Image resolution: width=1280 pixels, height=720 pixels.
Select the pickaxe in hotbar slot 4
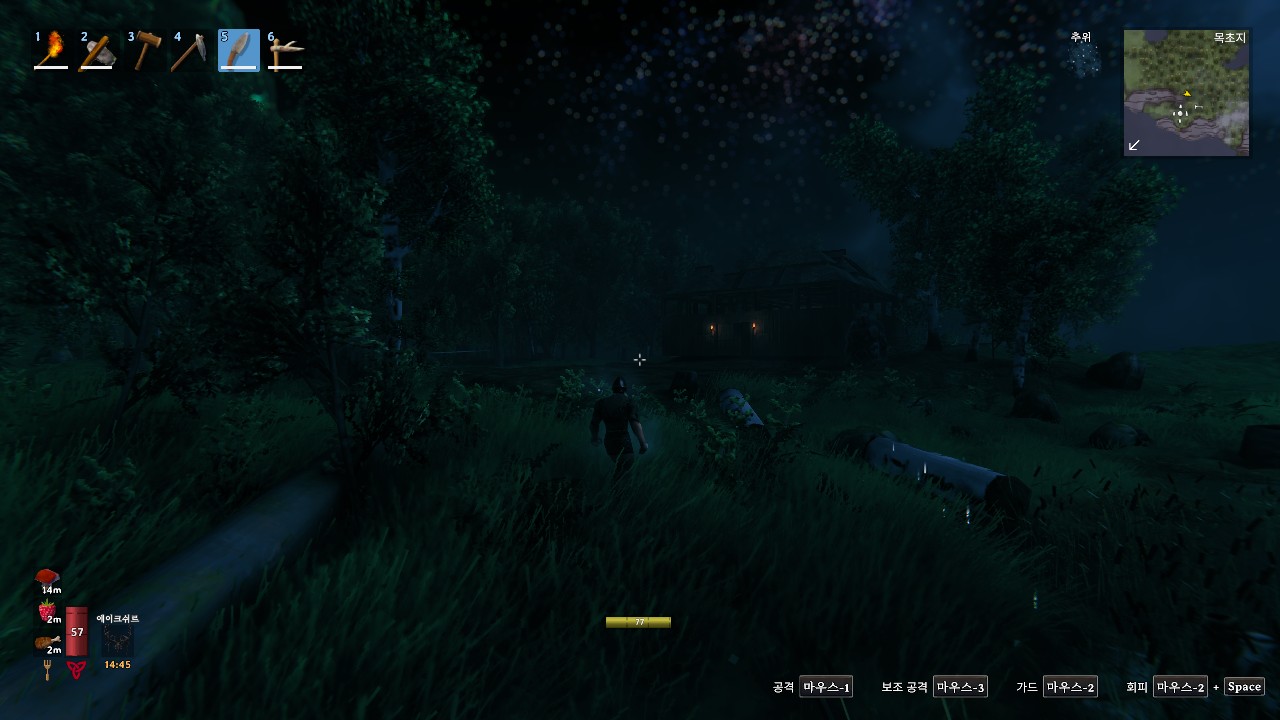tap(192, 48)
